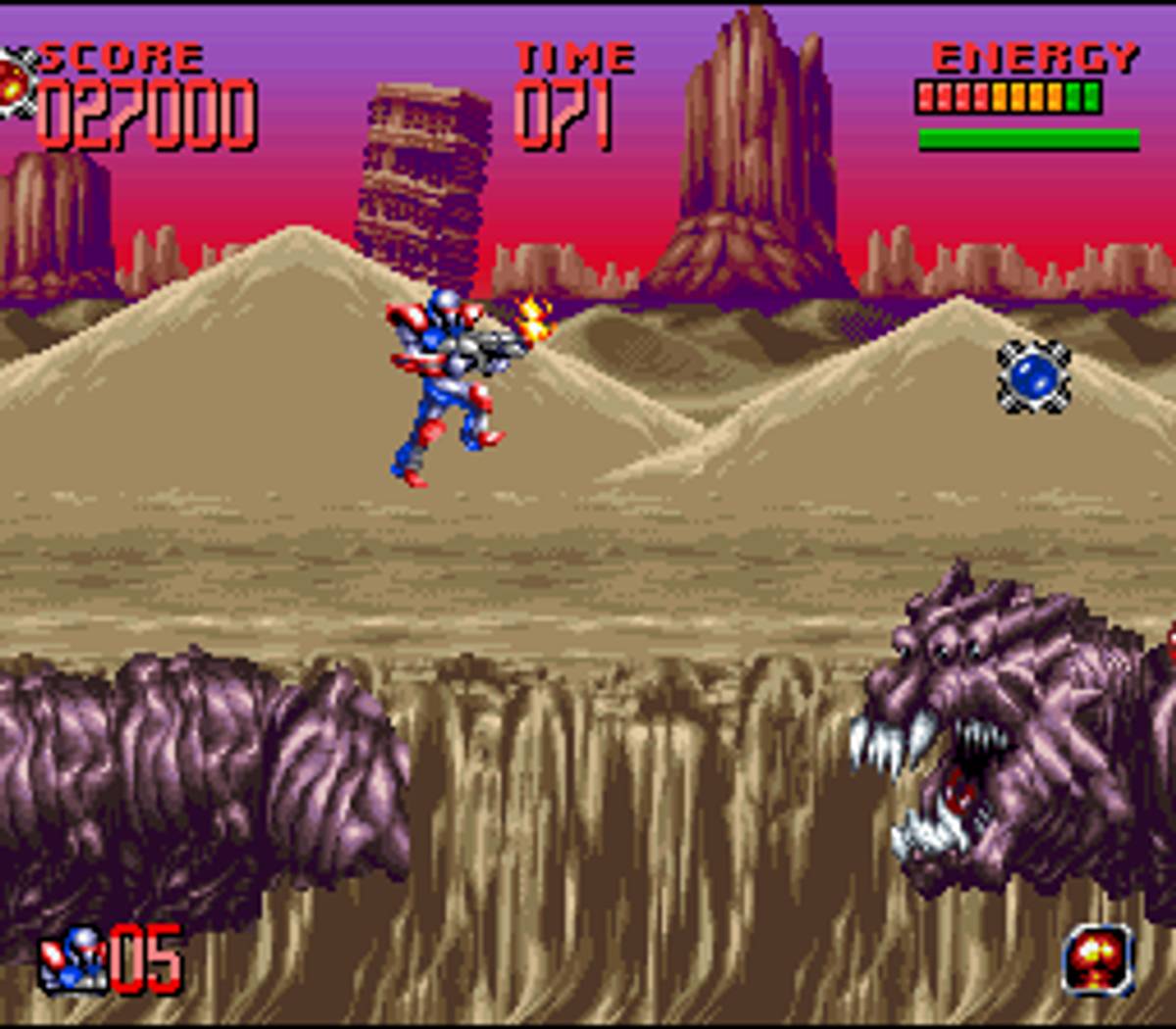Click the weapon orb icon beside SCORE
The width and height of the screenshot is (1176, 1029).
click(16, 80)
